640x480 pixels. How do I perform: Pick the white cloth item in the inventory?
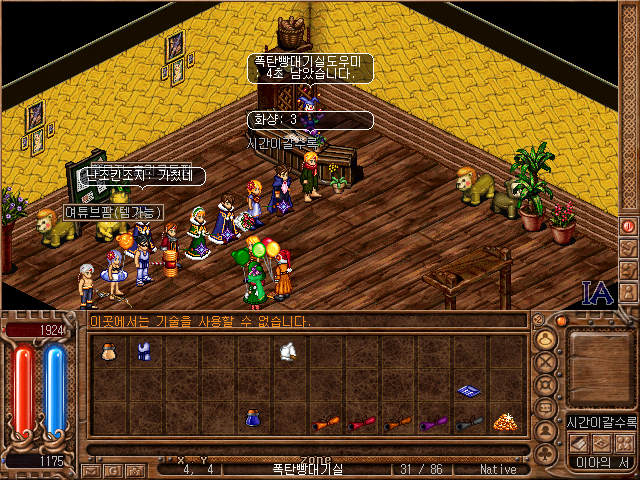tap(288, 351)
